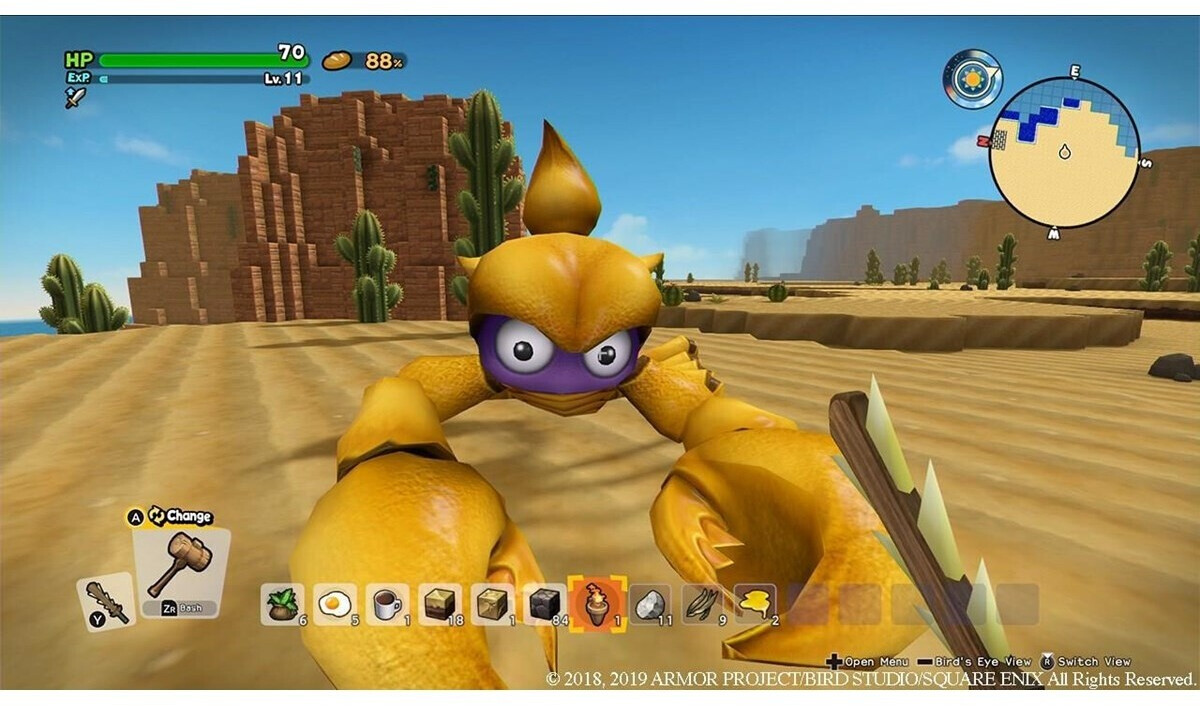
Task: Click the bread hunger meter icon
Action: click(336, 61)
